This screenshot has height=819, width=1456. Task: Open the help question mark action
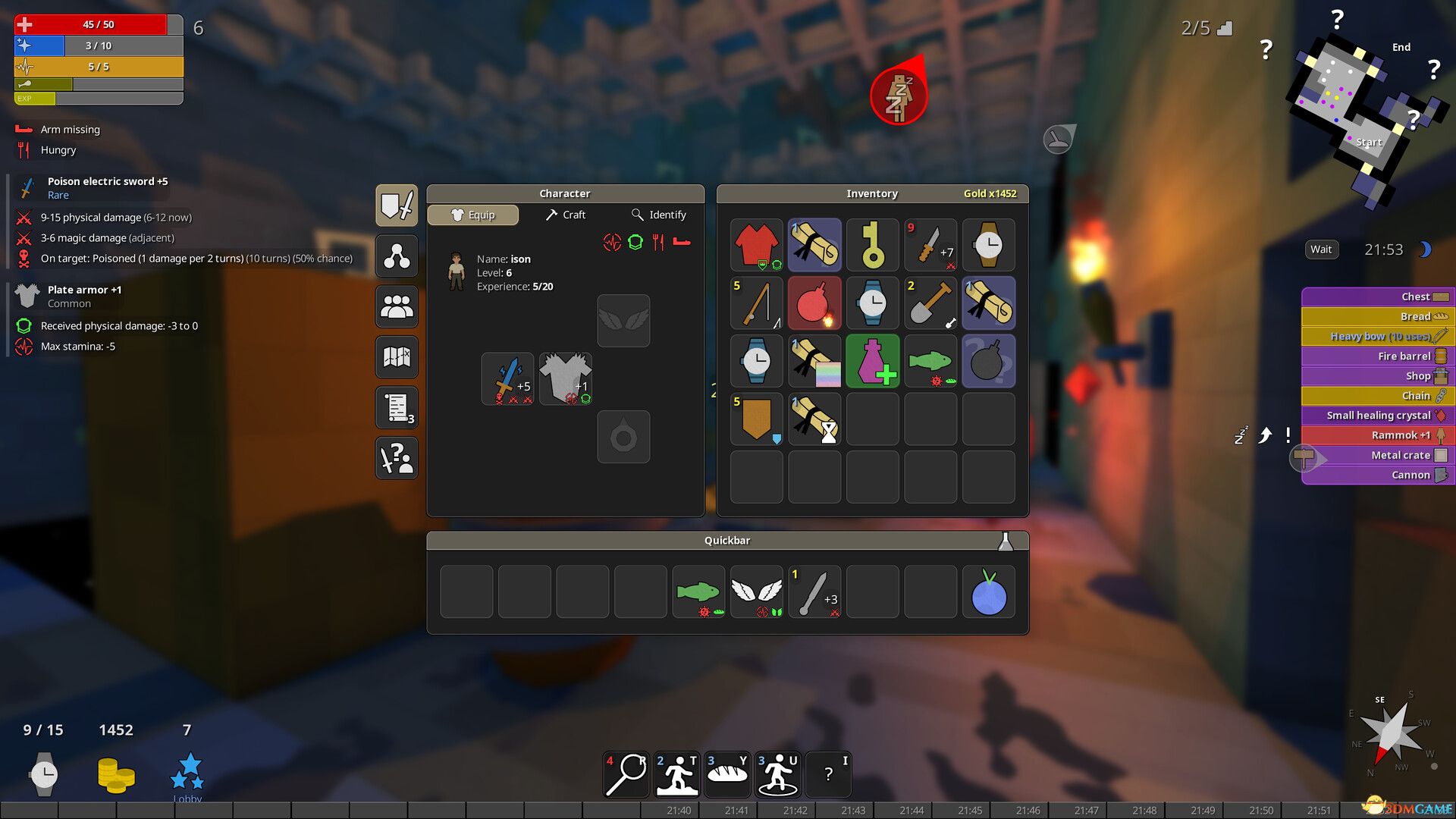click(828, 774)
